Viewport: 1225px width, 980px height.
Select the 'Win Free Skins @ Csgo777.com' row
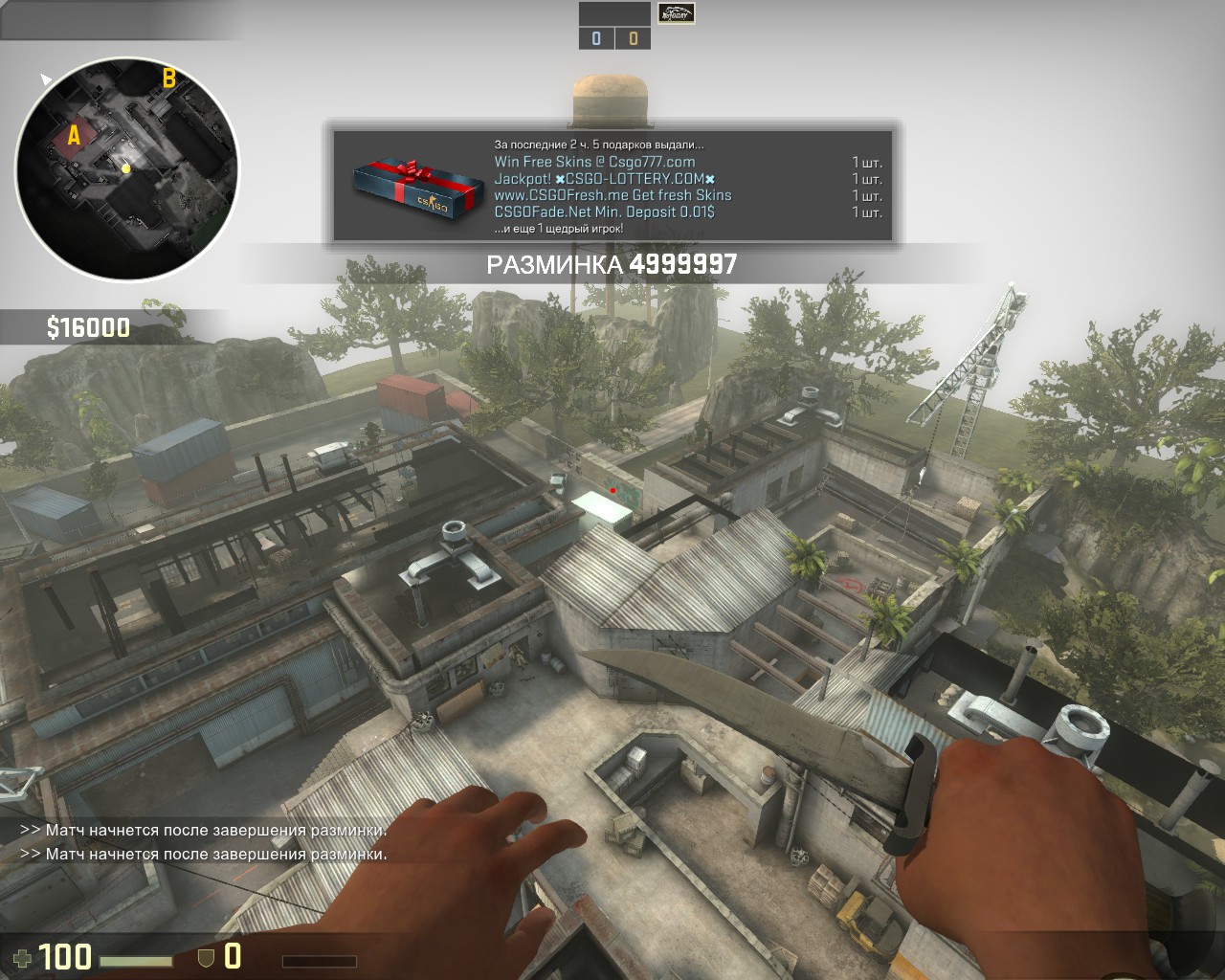tap(594, 162)
